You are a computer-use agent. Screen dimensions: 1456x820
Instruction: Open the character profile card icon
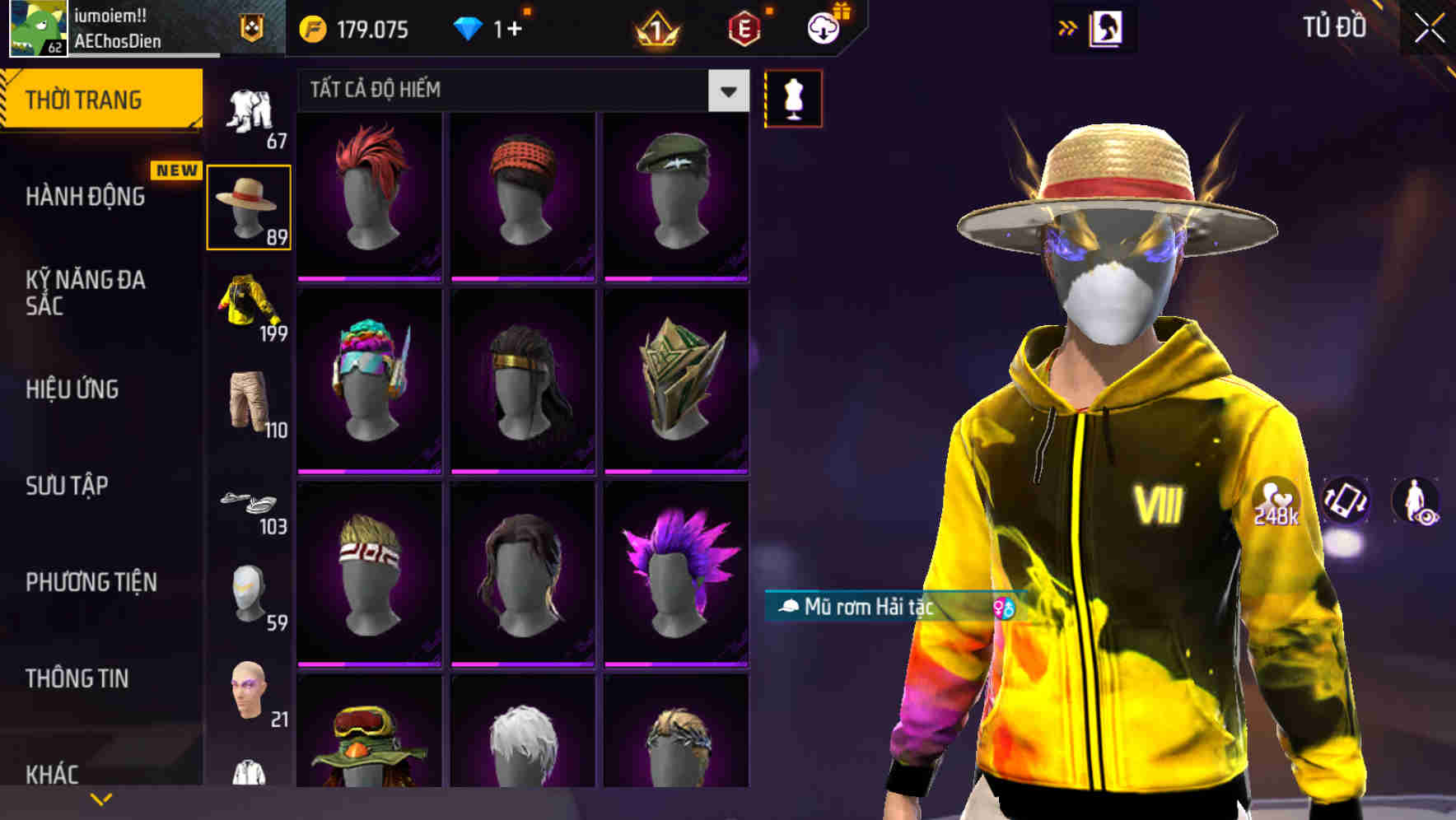click(1108, 27)
